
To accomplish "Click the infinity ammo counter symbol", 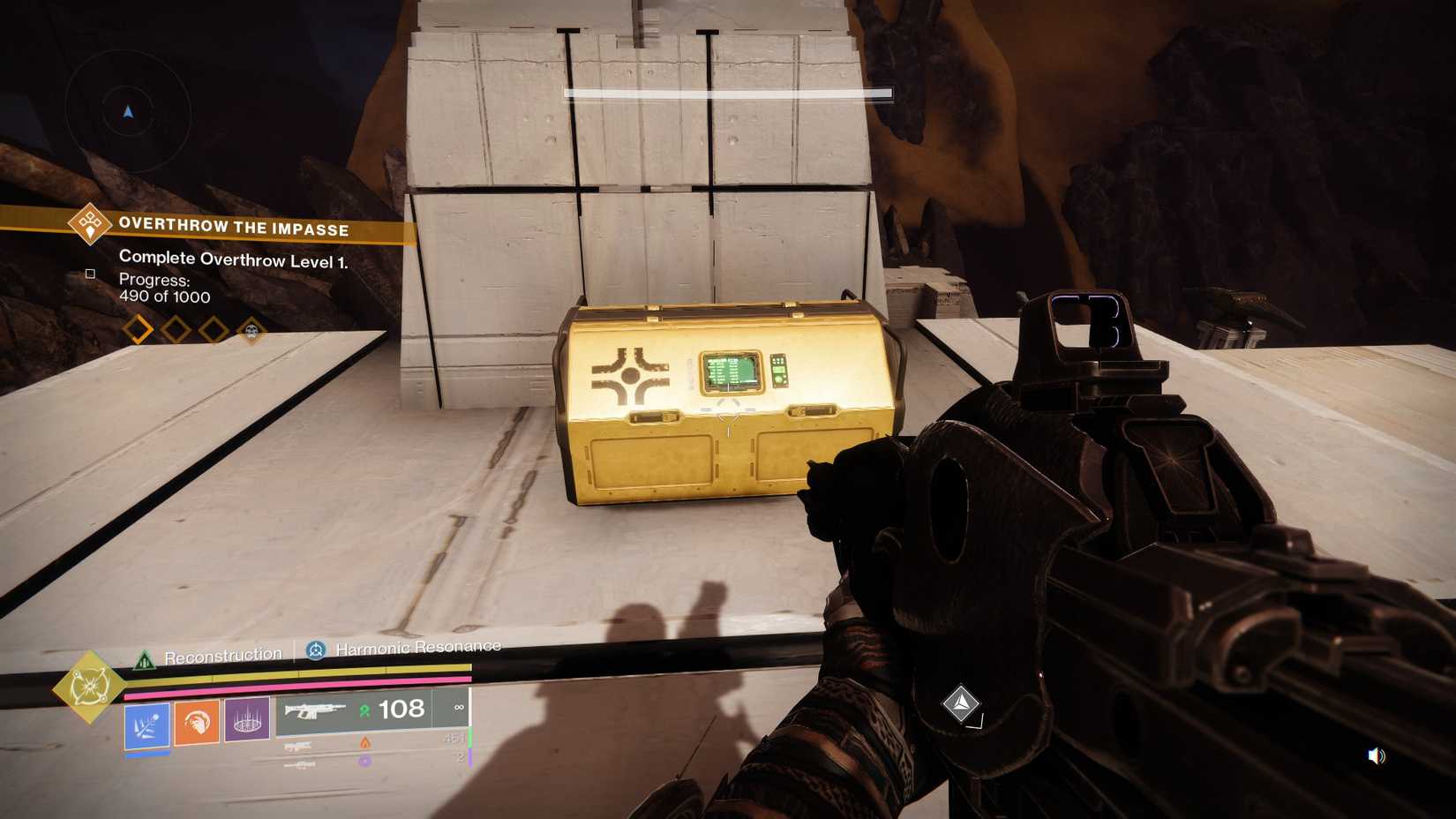I will tap(459, 709).
